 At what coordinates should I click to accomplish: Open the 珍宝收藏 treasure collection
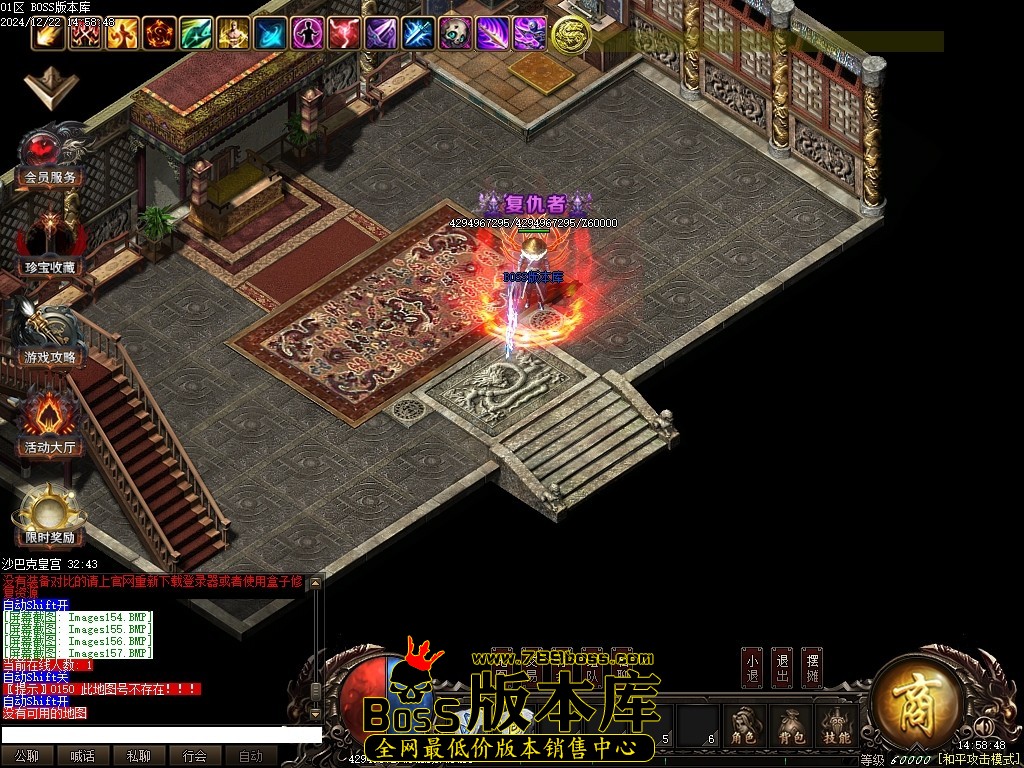[x=50, y=245]
